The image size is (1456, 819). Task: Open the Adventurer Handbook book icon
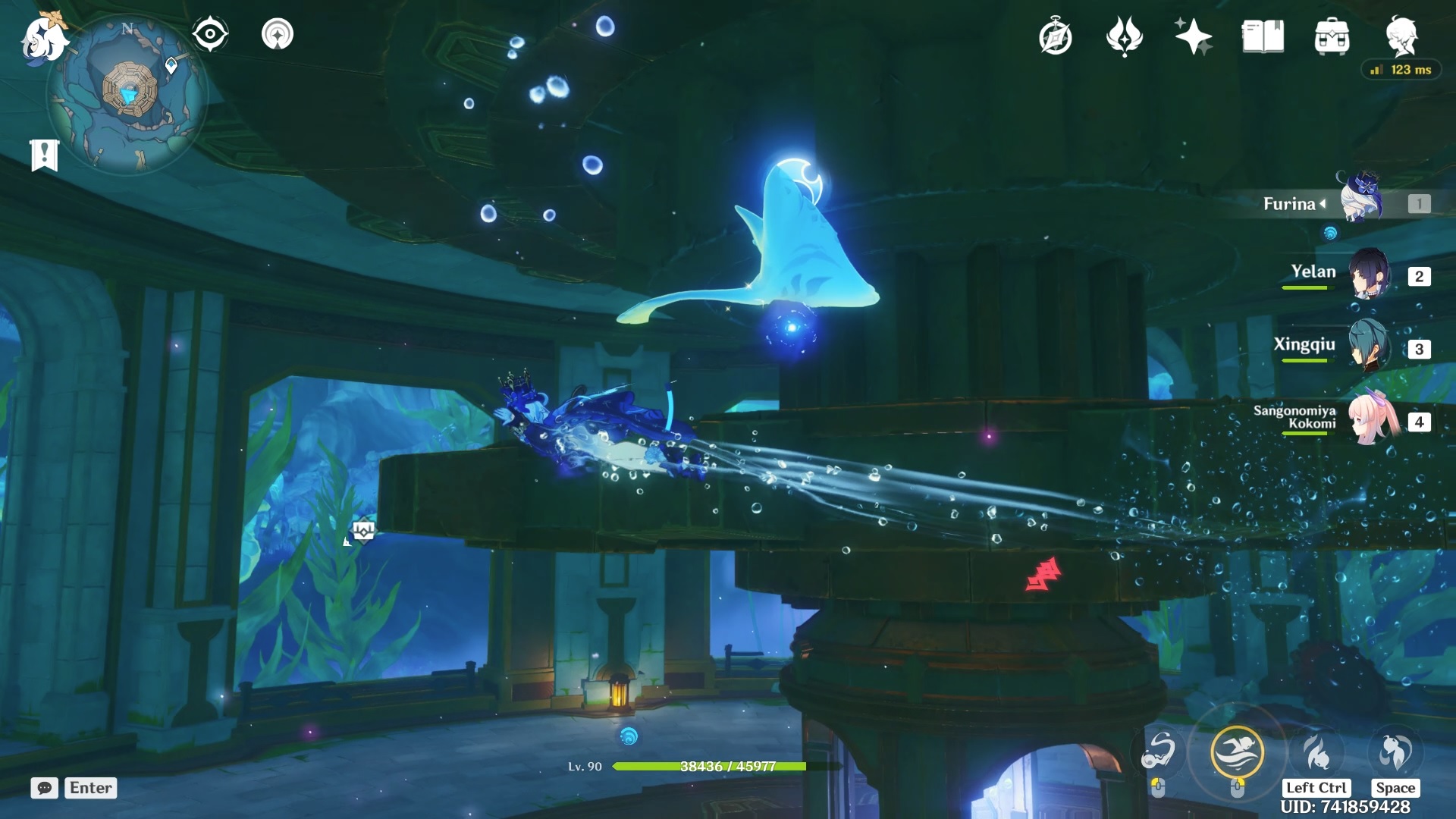[x=1263, y=36]
